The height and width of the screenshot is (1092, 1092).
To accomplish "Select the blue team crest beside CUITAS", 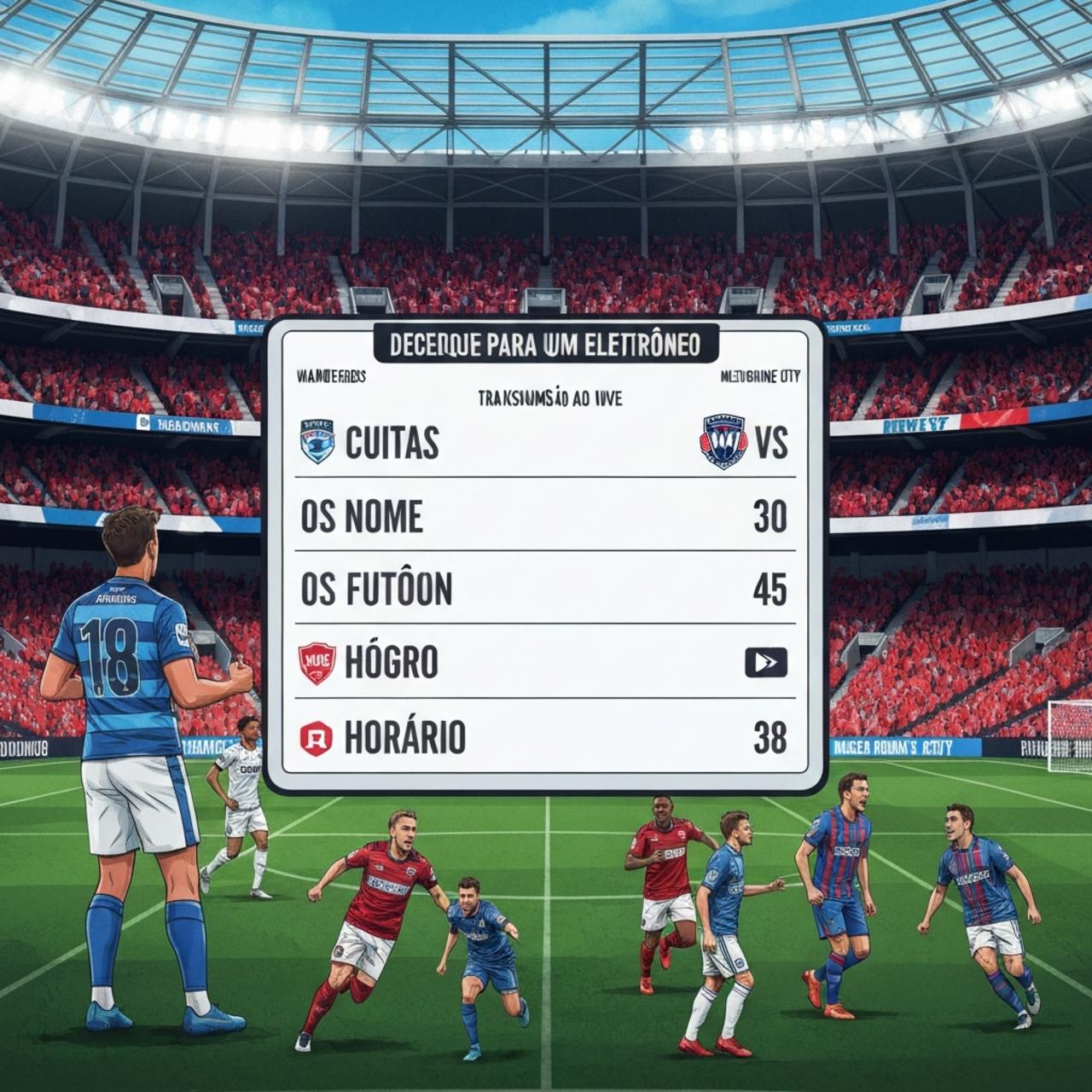I will [319, 442].
